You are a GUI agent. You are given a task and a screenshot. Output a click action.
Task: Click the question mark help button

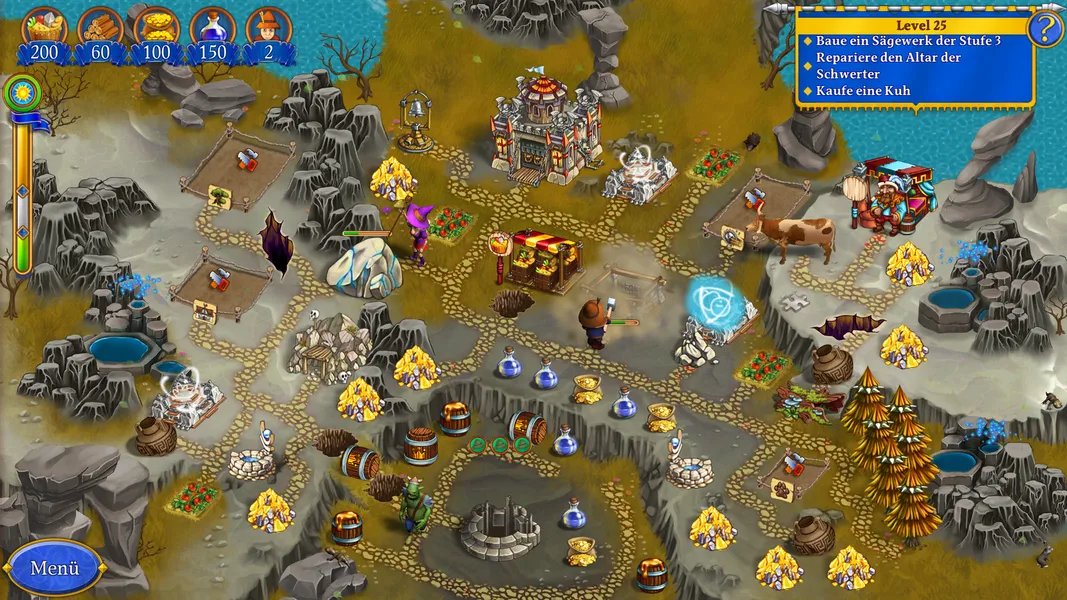click(x=1045, y=28)
